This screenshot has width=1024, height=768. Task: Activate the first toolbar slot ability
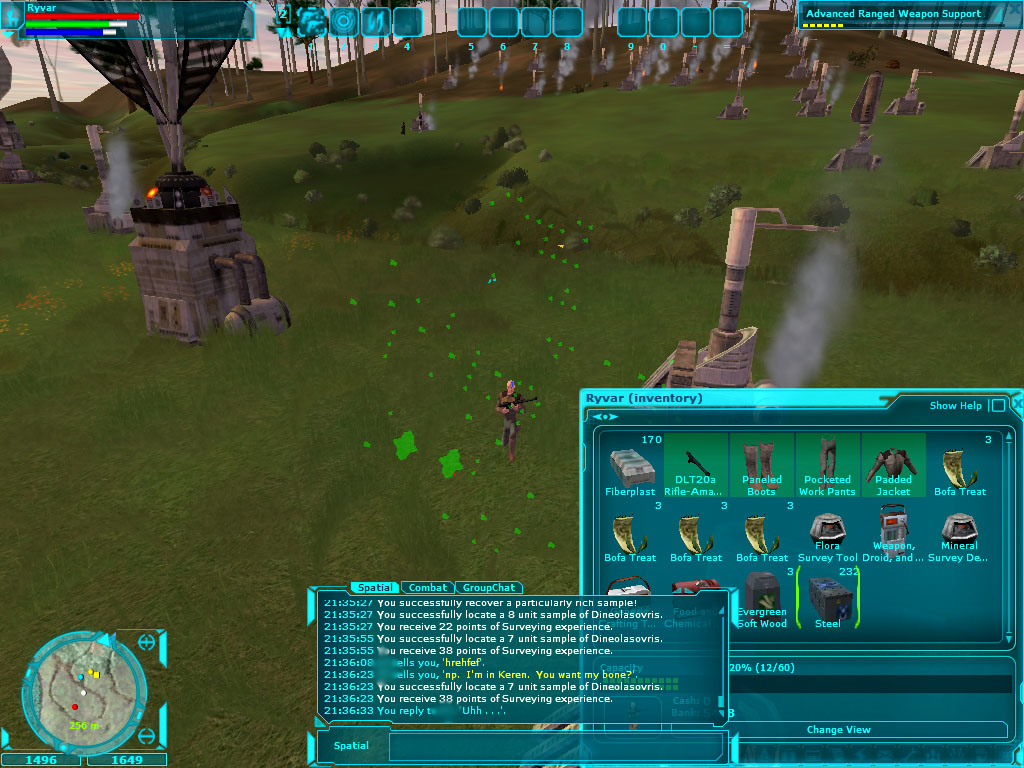312,21
